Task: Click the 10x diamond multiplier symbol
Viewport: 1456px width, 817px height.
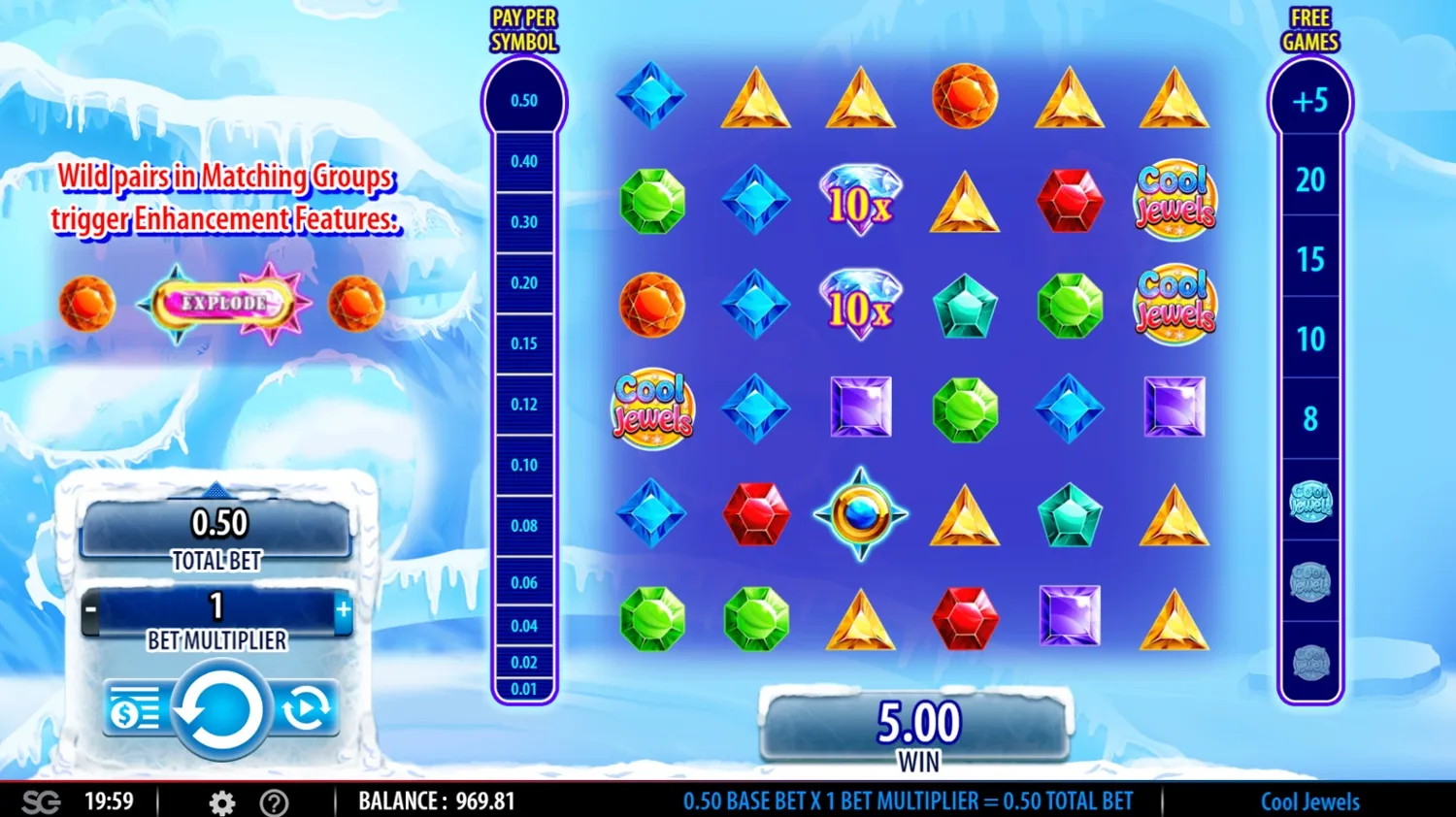Action: click(859, 199)
